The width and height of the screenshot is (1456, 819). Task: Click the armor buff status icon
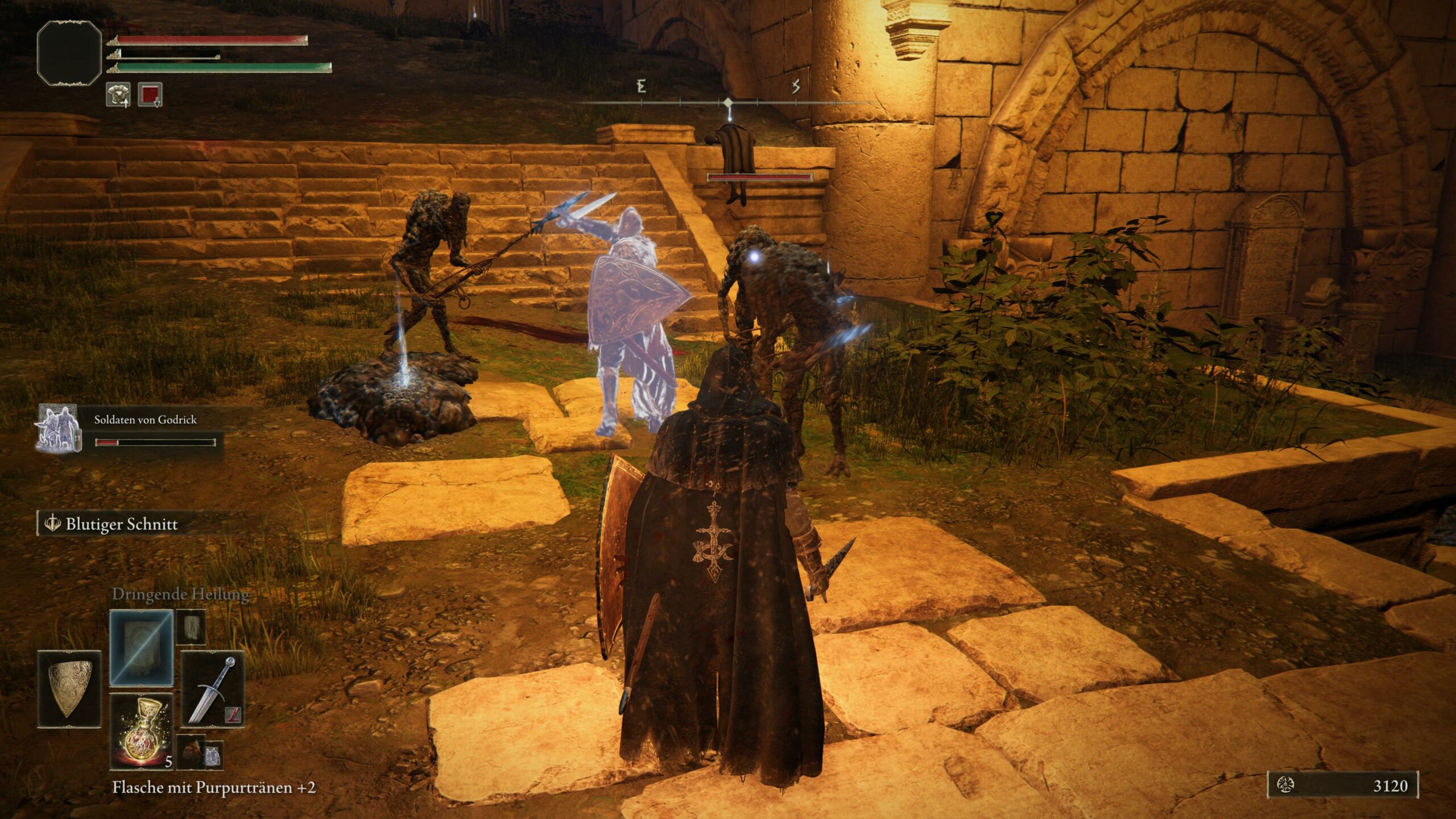pos(118,94)
